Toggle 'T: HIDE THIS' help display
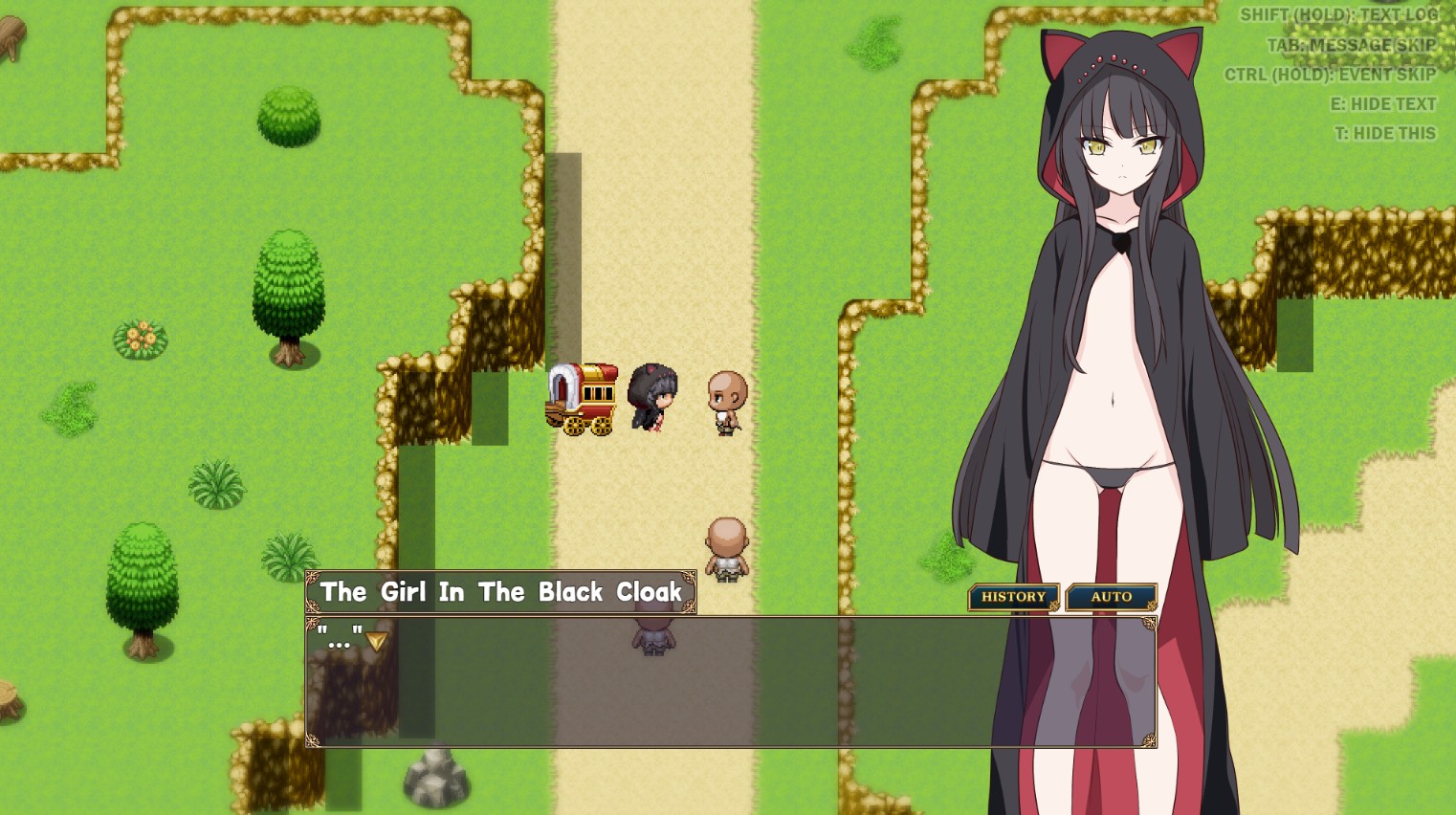 pyautogui.click(x=1386, y=134)
